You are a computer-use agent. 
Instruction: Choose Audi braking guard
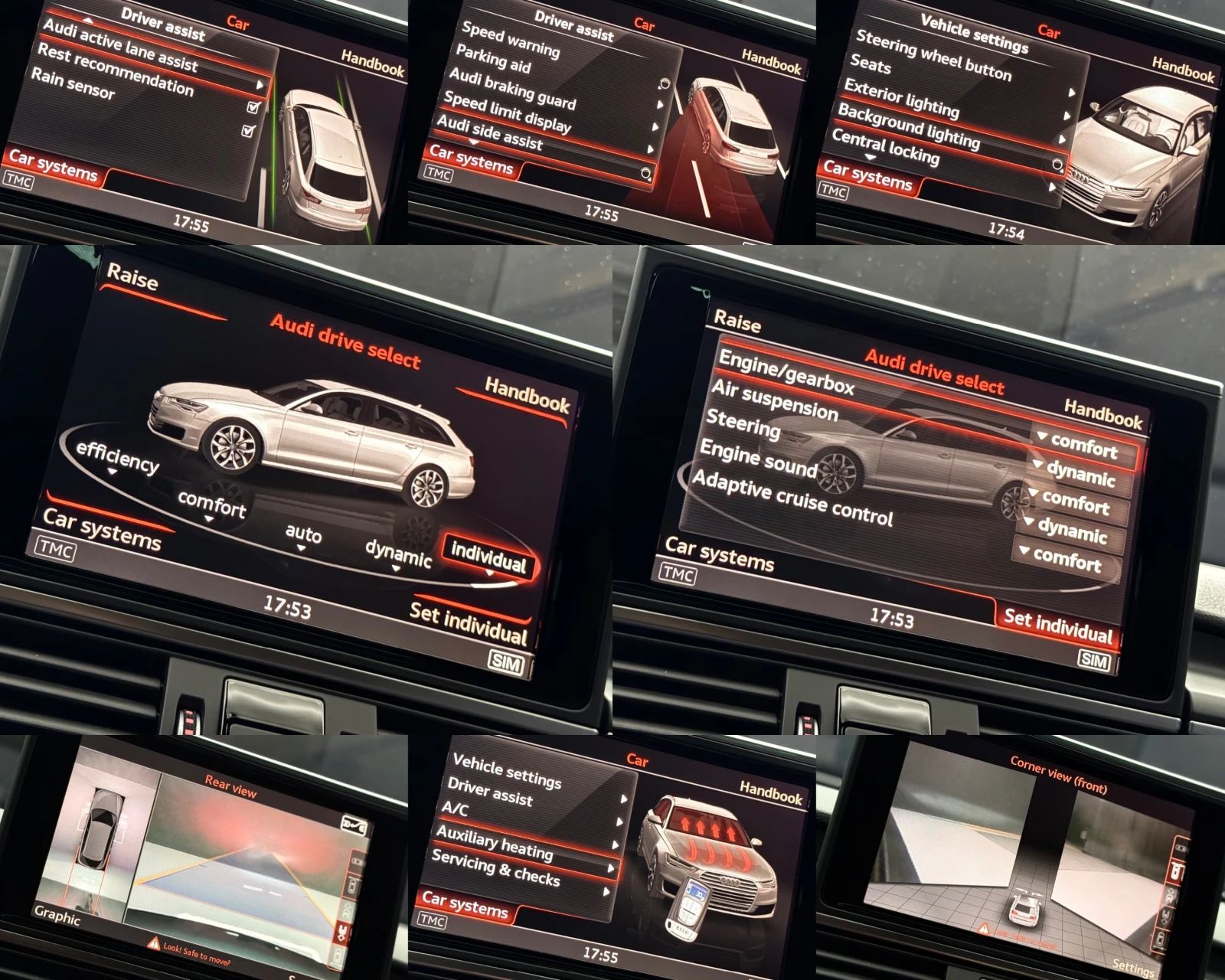[x=512, y=88]
